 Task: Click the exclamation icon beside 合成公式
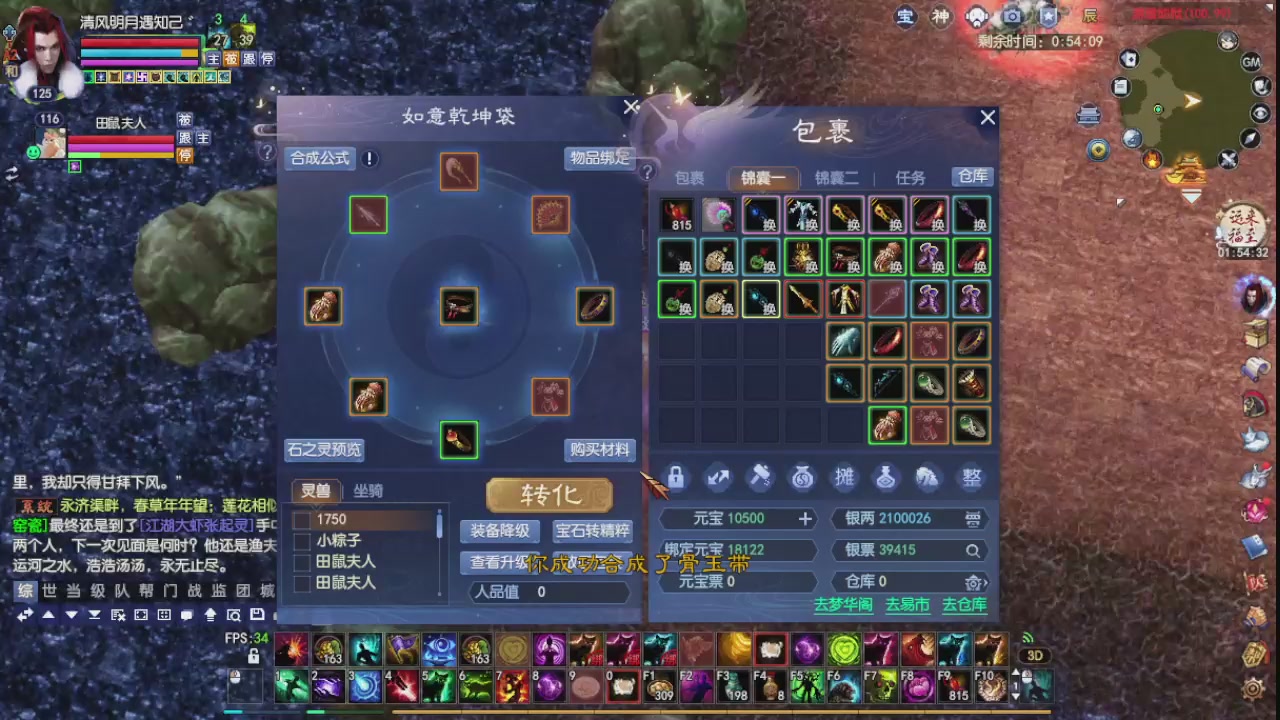pyautogui.click(x=369, y=158)
